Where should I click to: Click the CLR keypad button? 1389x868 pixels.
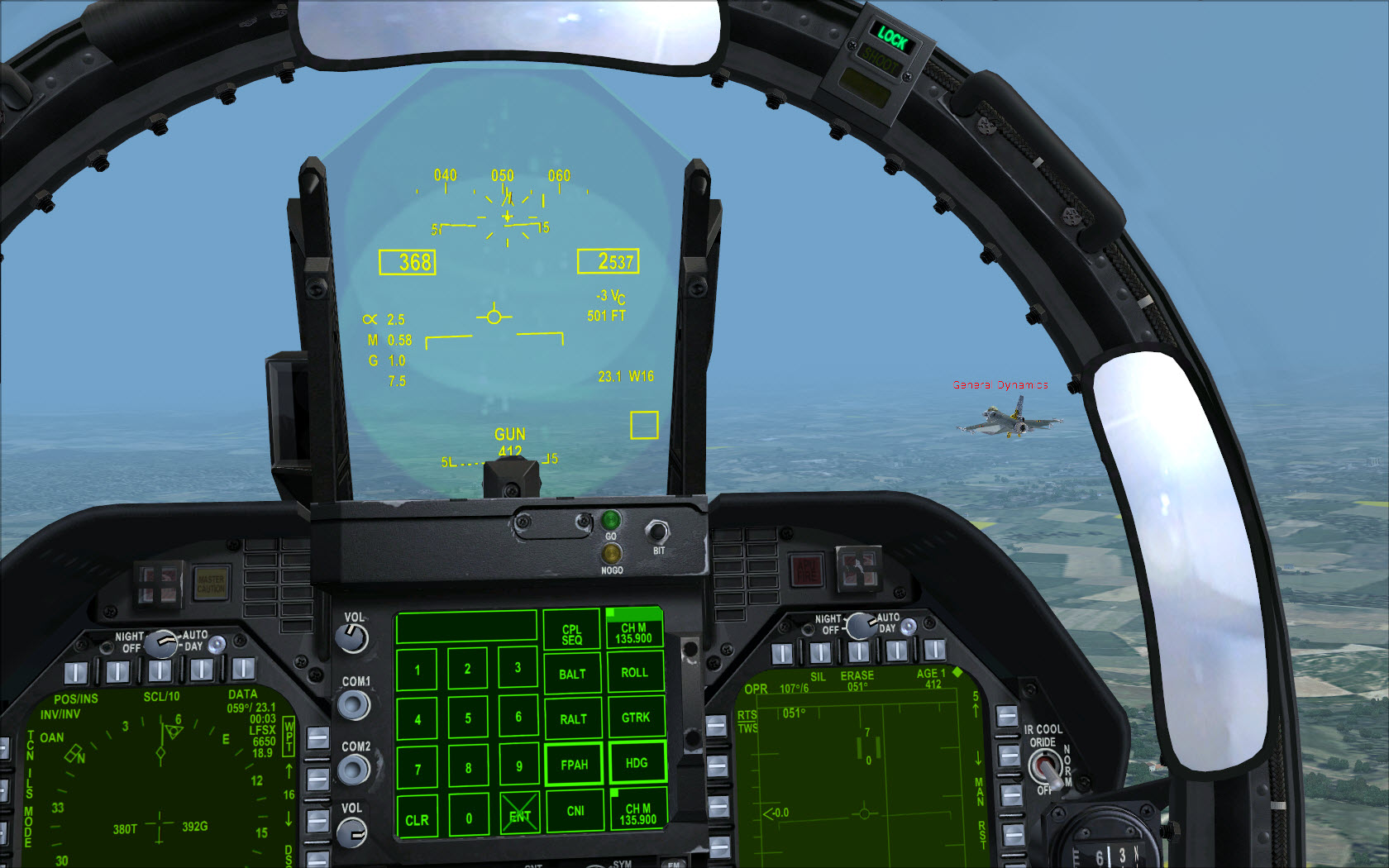417,820
